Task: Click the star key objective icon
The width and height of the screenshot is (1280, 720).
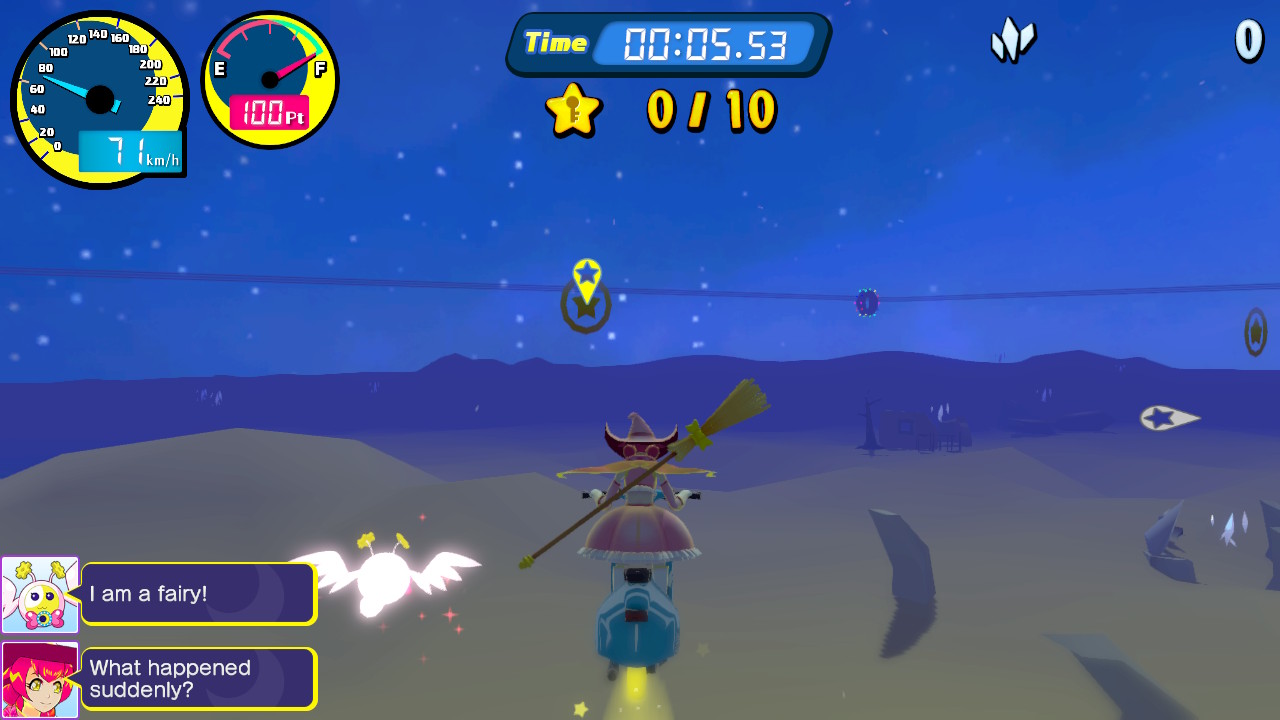Action: pos(573,109)
